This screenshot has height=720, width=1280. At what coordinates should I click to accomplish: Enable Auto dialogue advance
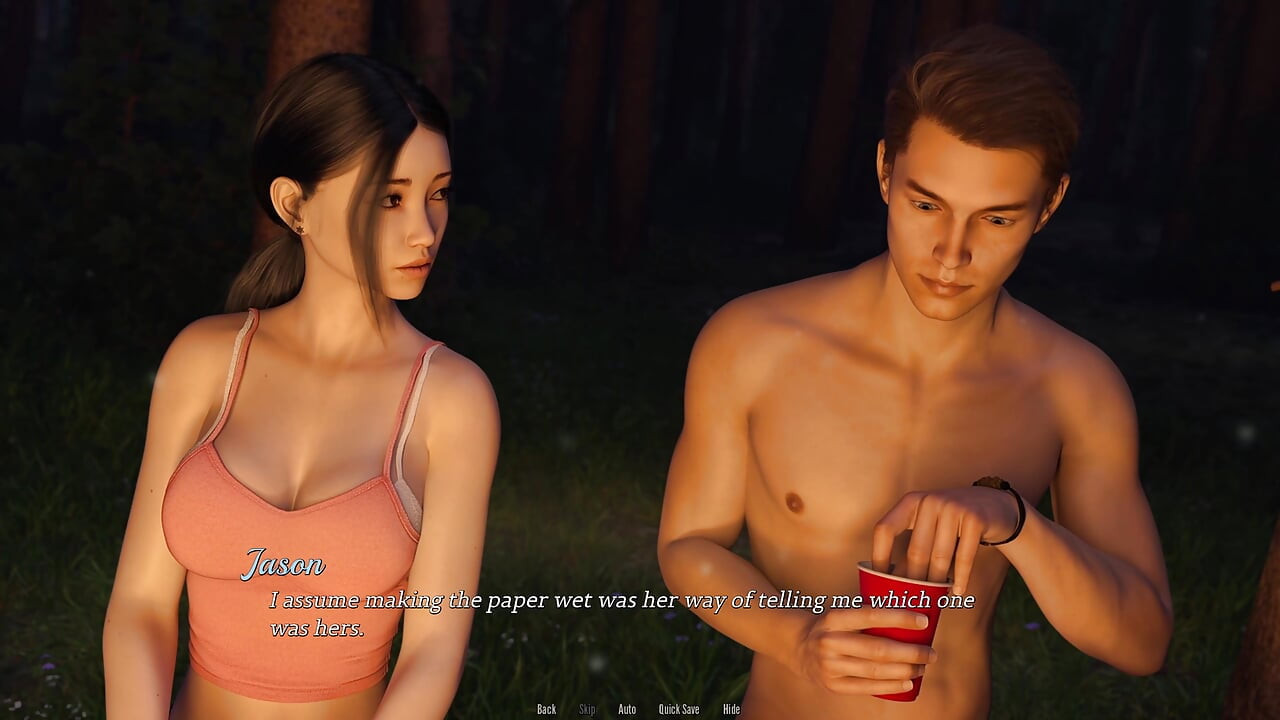coord(627,709)
